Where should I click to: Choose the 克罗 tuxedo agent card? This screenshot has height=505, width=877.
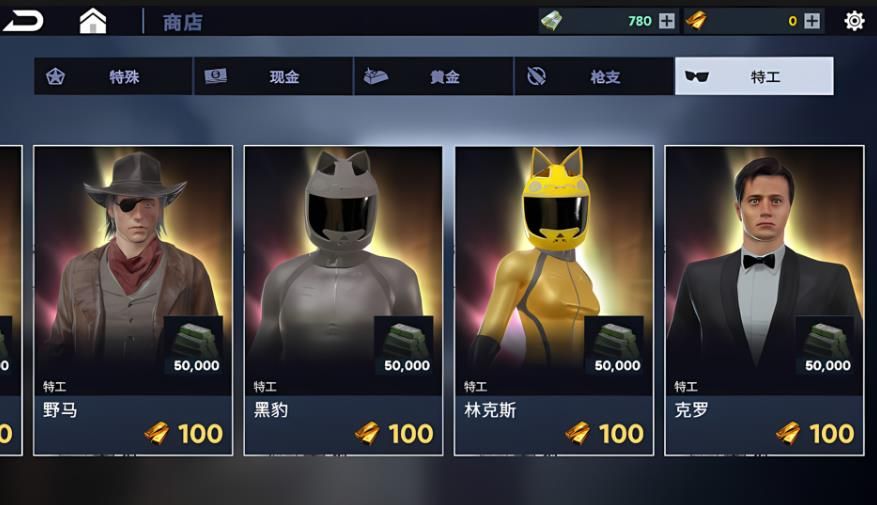tap(764, 300)
